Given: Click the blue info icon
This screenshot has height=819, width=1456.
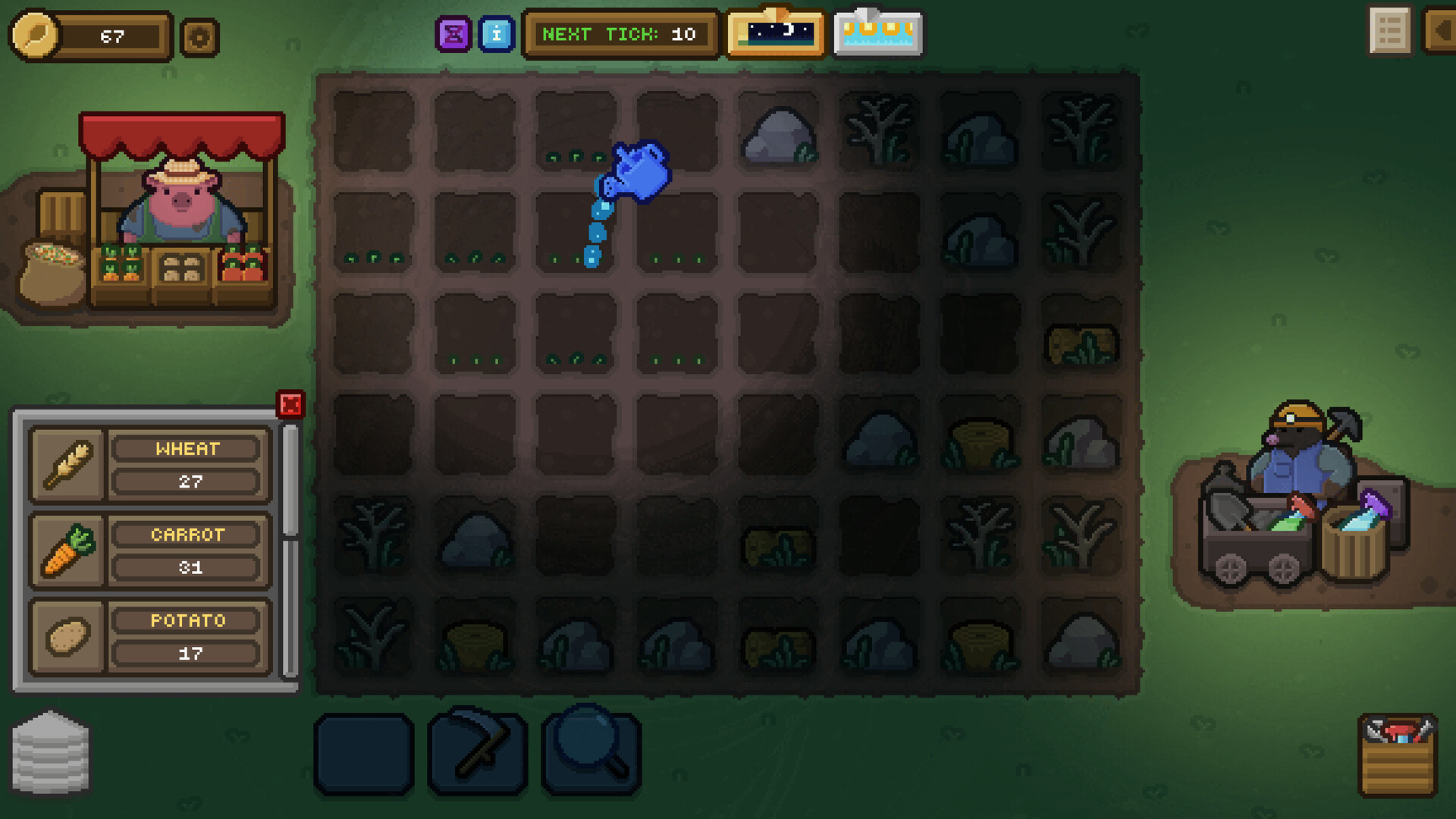Looking at the screenshot, I should point(497,33).
